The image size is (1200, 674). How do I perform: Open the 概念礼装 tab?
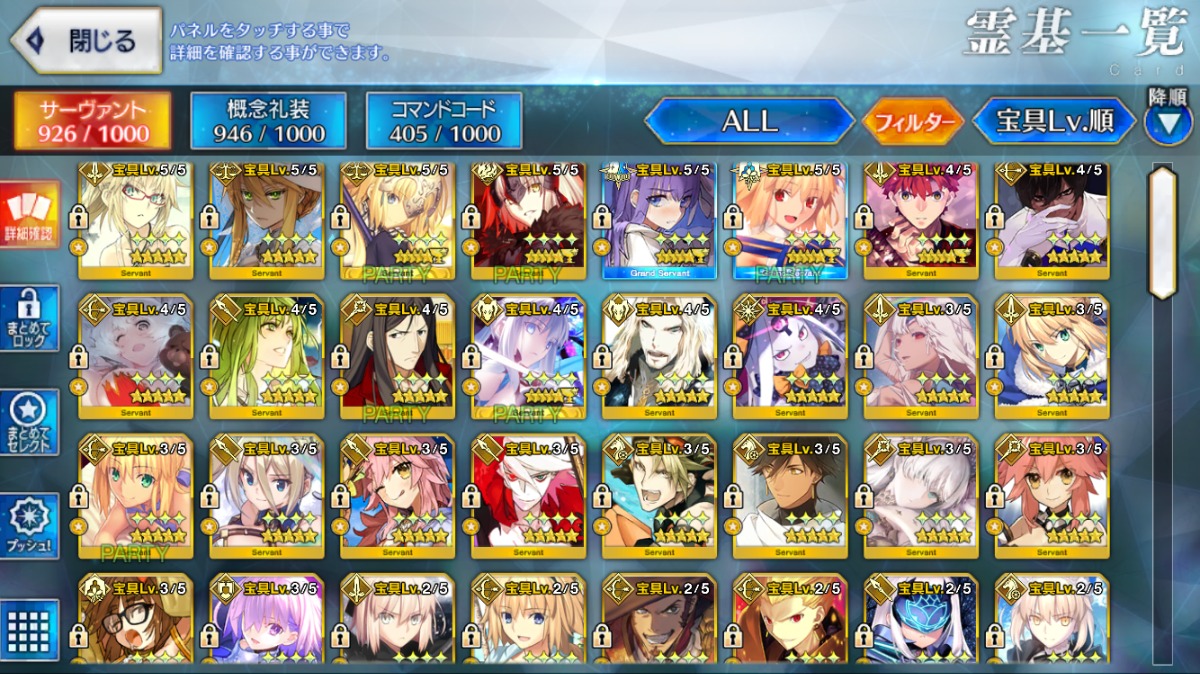268,121
